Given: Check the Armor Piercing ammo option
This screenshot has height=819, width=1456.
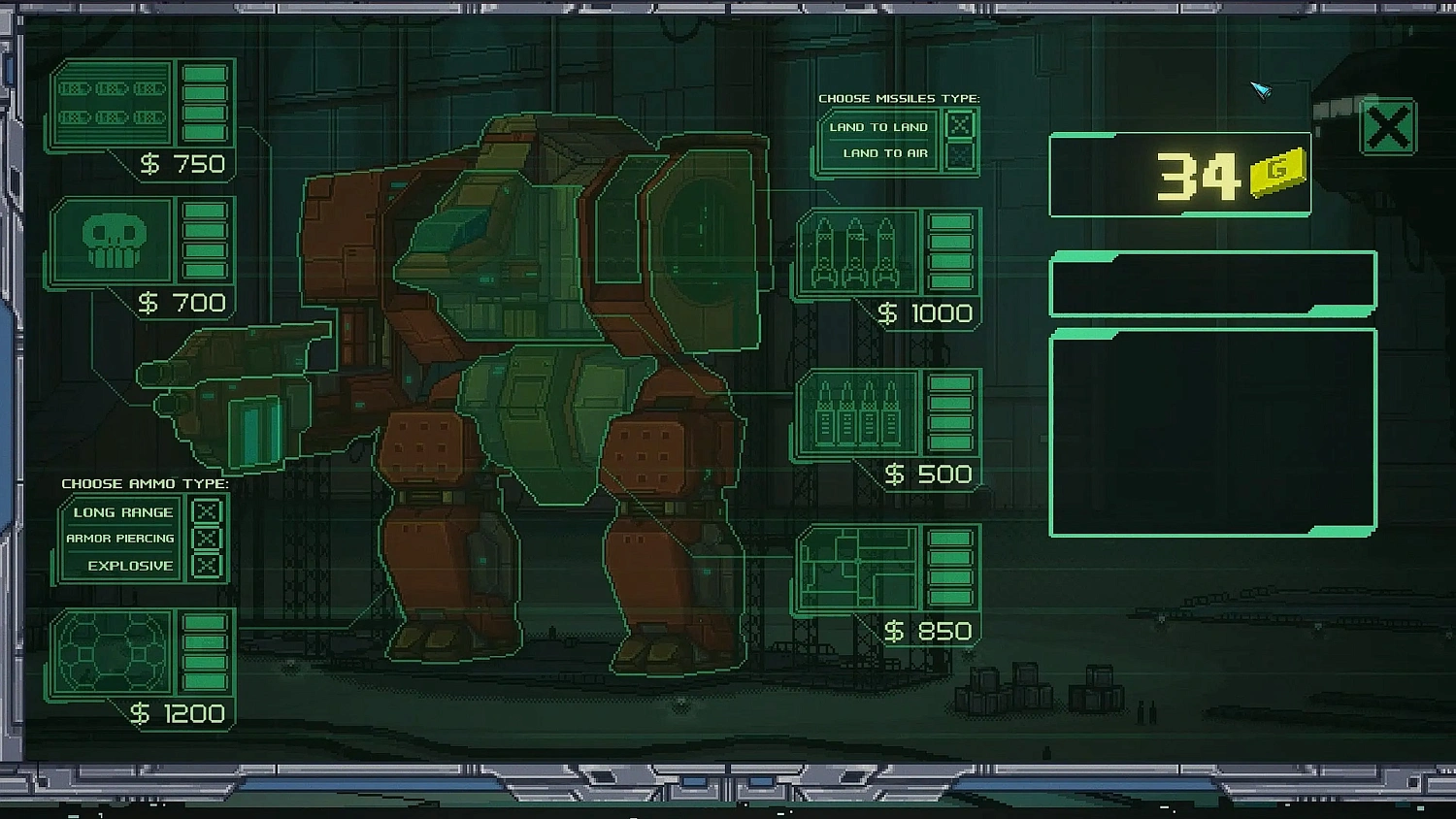Looking at the screenshot, I should (x=206, y=538).
